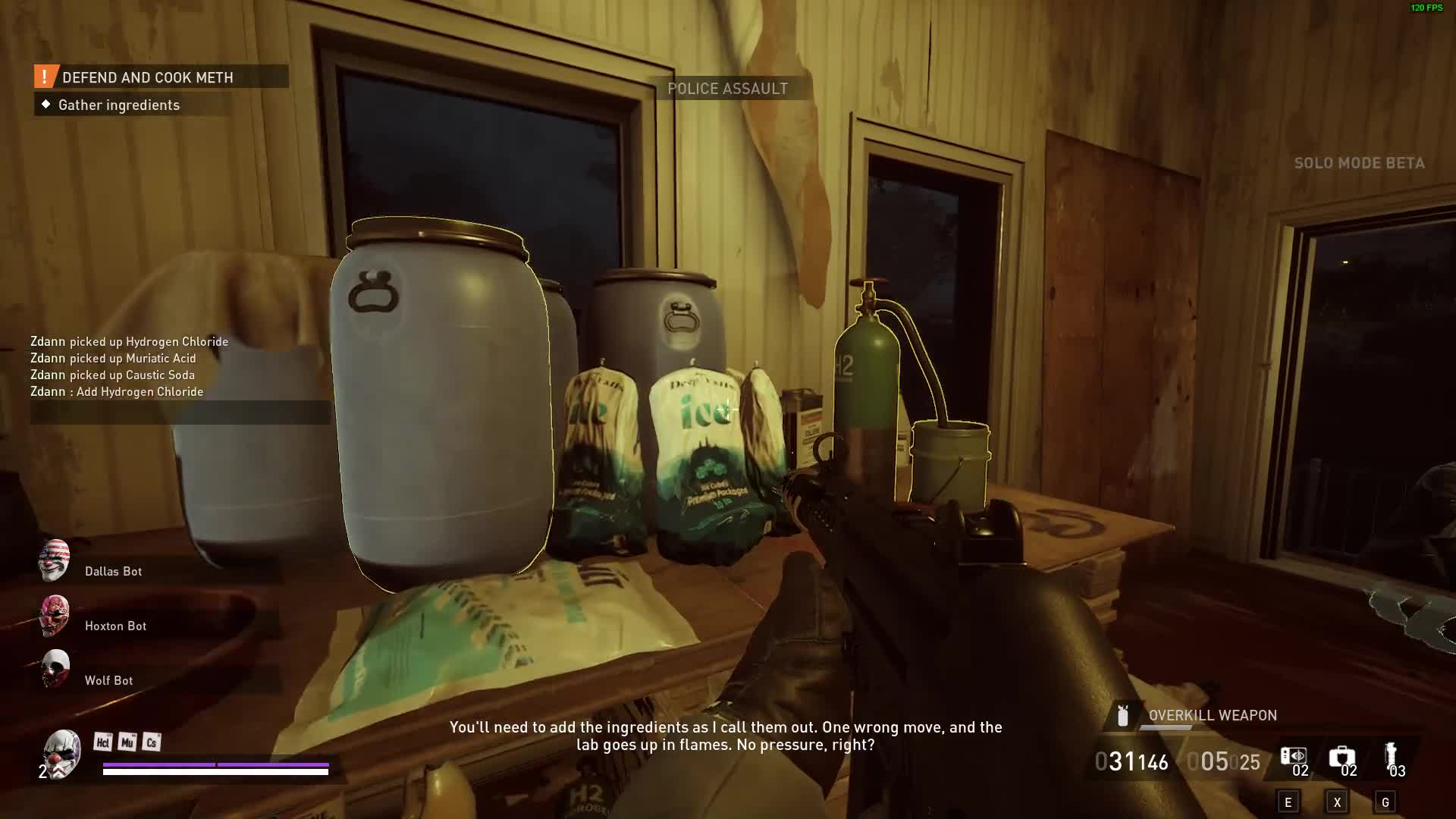Open the Defend and Cook Meth objective
This screenshot has width=1456, height=819.
point(147,77)
